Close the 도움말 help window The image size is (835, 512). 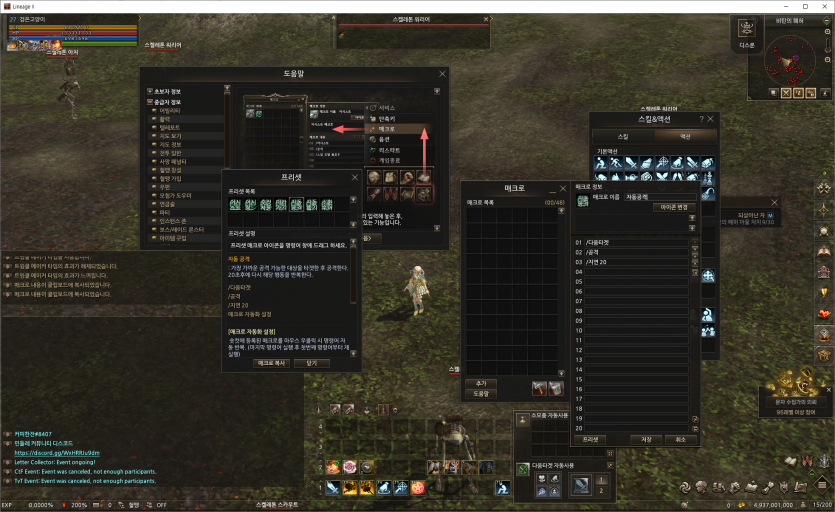pos(443,74)
